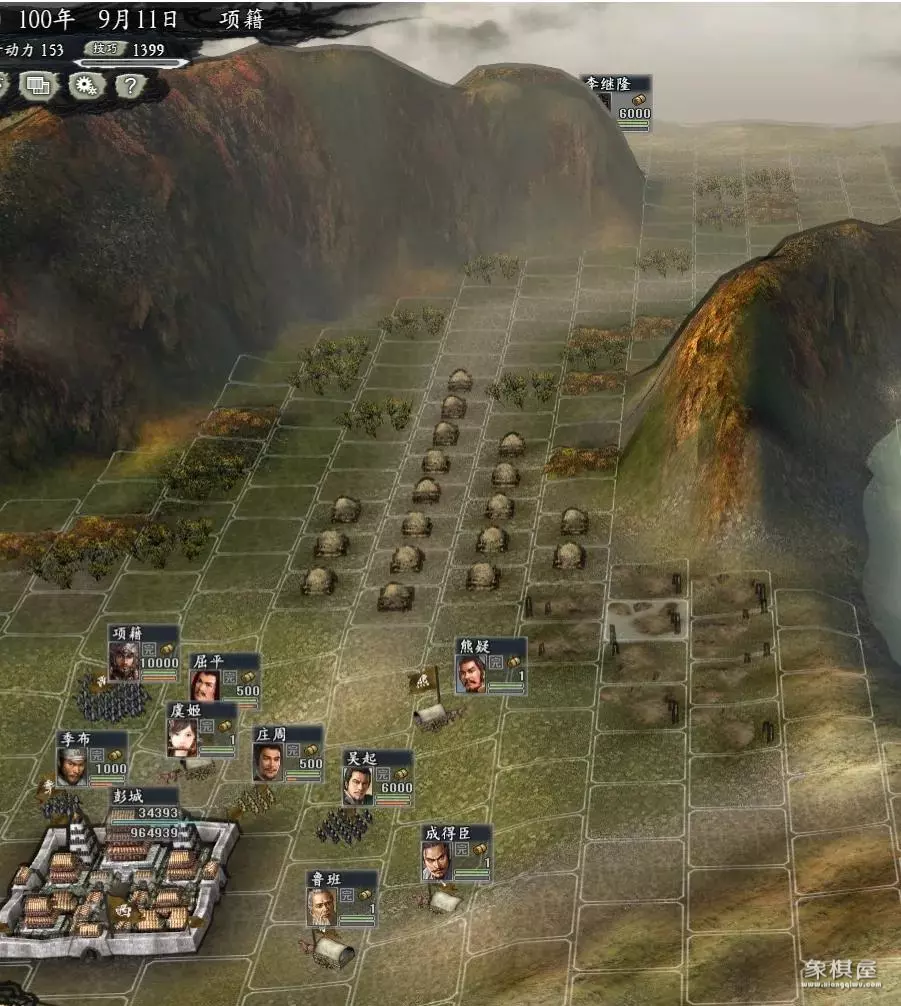The height and width of the screenshot is (1006, 901).
Task: Select the 吴起 unit plate
Action: click(x=378, y=777)
